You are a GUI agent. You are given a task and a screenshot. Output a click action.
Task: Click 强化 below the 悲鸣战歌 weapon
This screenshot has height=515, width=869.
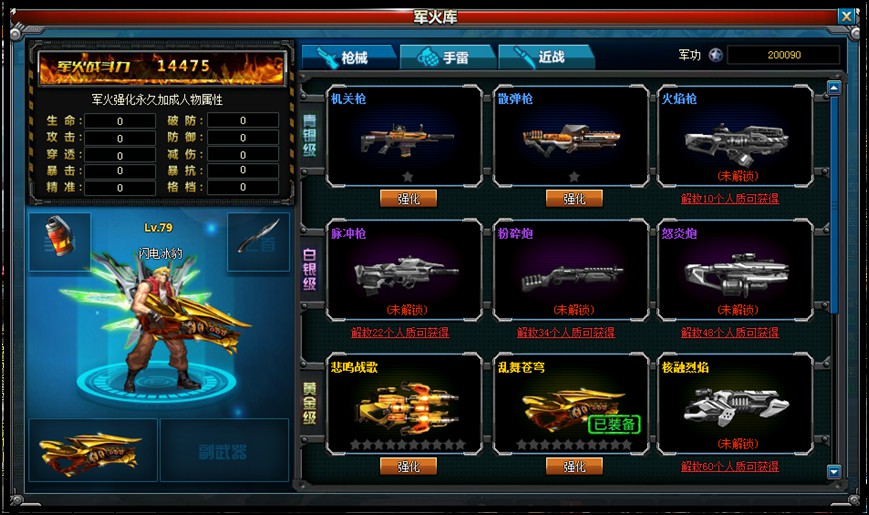click(x=408, y=466)
